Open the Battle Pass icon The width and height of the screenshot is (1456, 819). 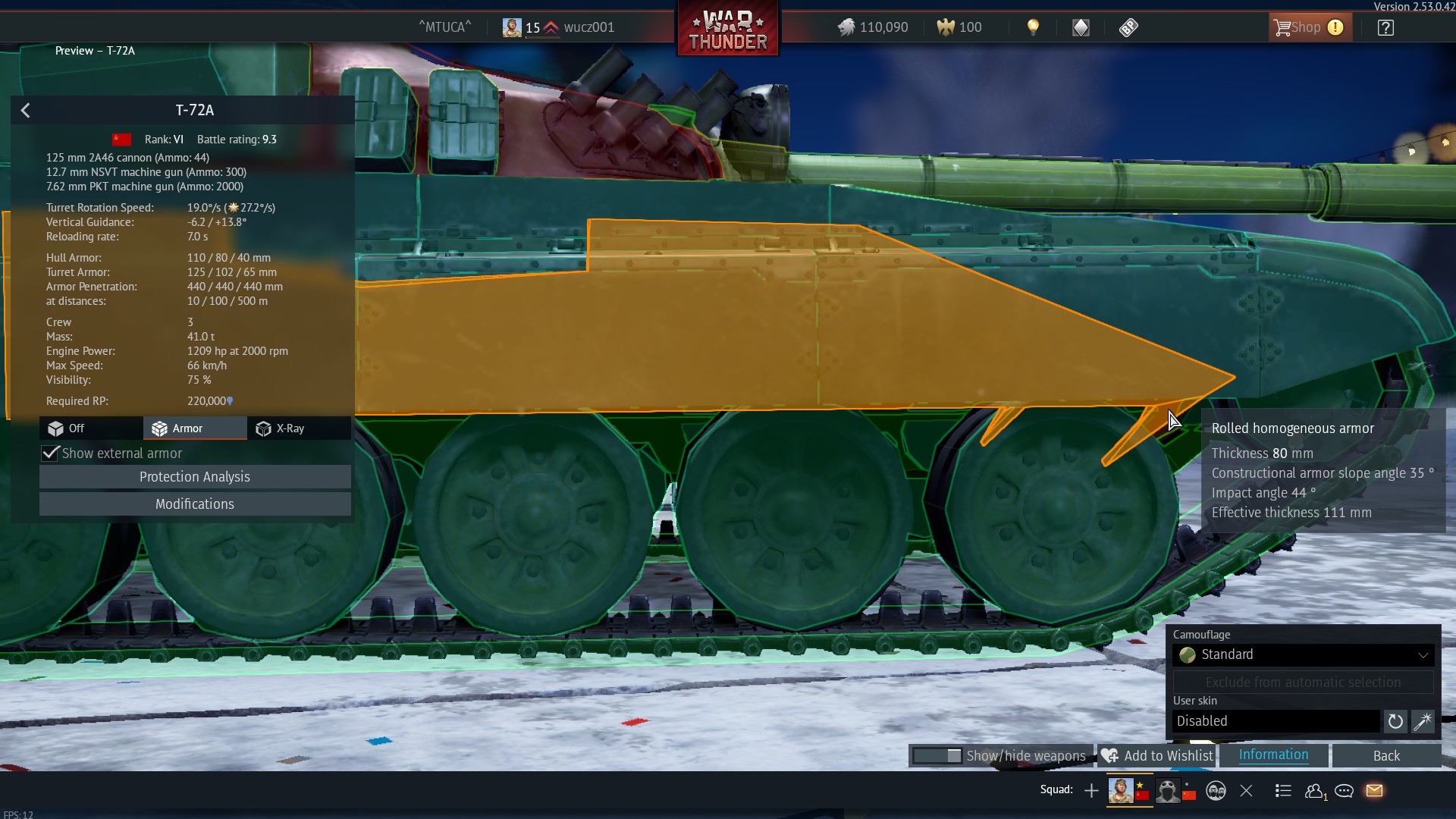(x=1128, y=27)
